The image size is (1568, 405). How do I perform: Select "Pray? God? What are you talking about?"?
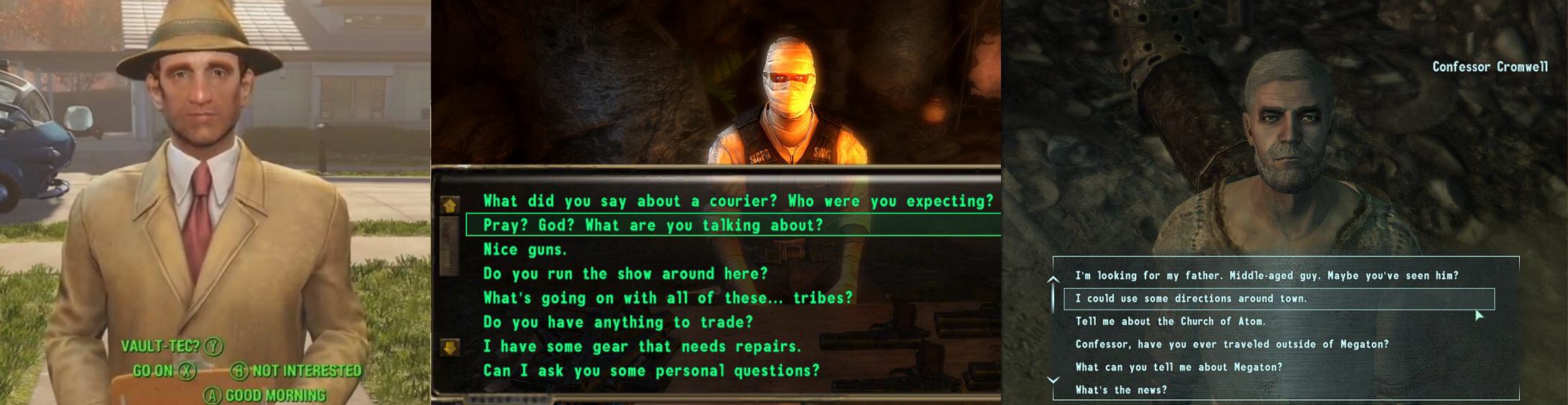(x=652, y=225)
